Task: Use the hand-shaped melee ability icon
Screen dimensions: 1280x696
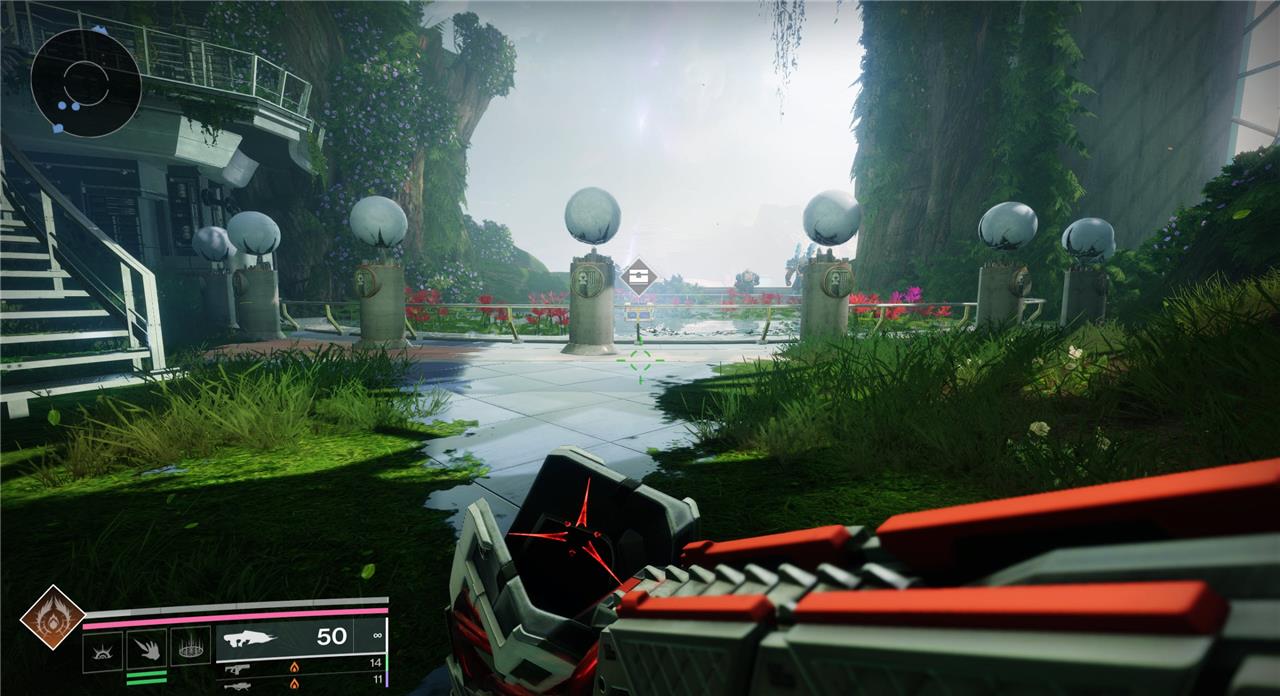Action: tap(146, 650)
